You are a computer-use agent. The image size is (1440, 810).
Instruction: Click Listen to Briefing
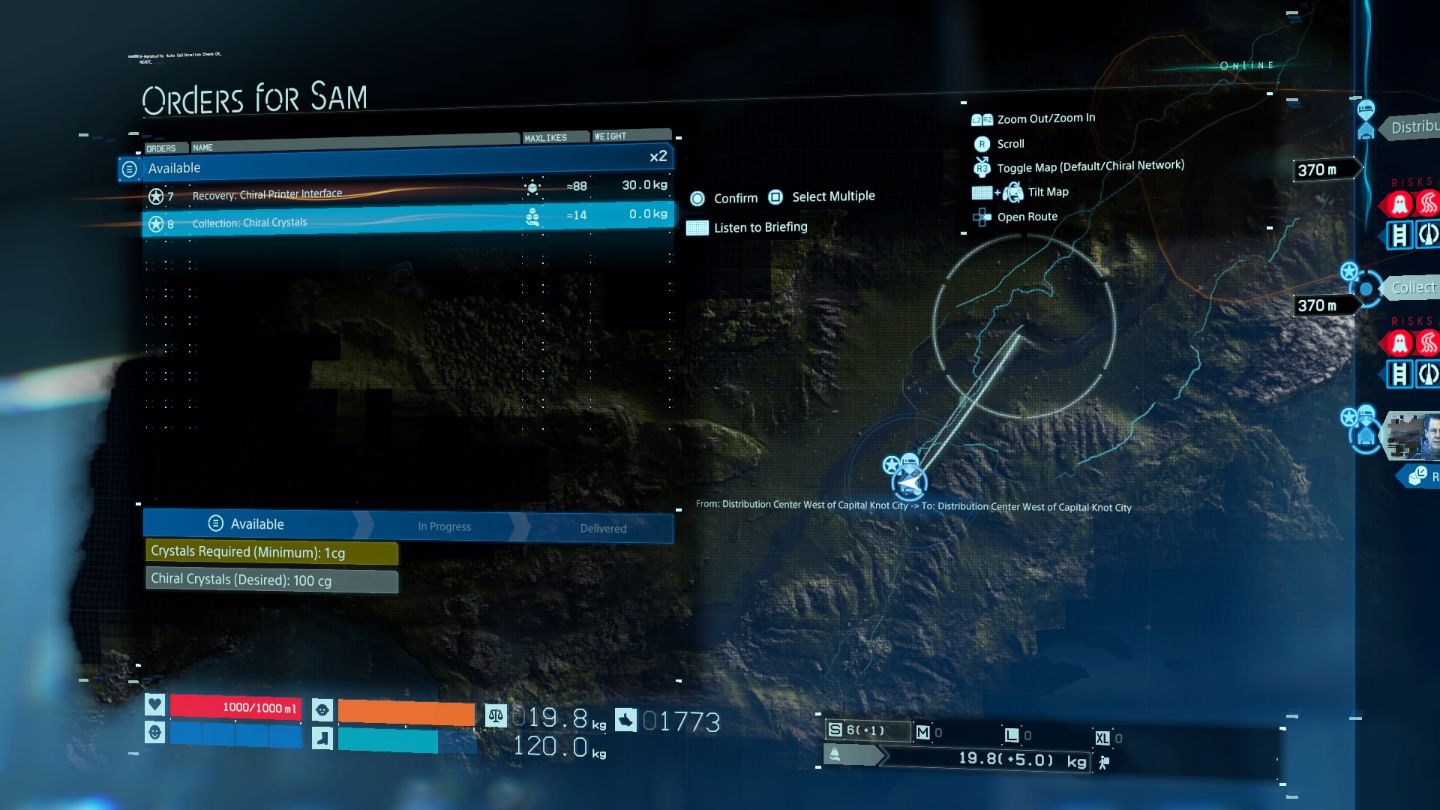coord(696,227)
